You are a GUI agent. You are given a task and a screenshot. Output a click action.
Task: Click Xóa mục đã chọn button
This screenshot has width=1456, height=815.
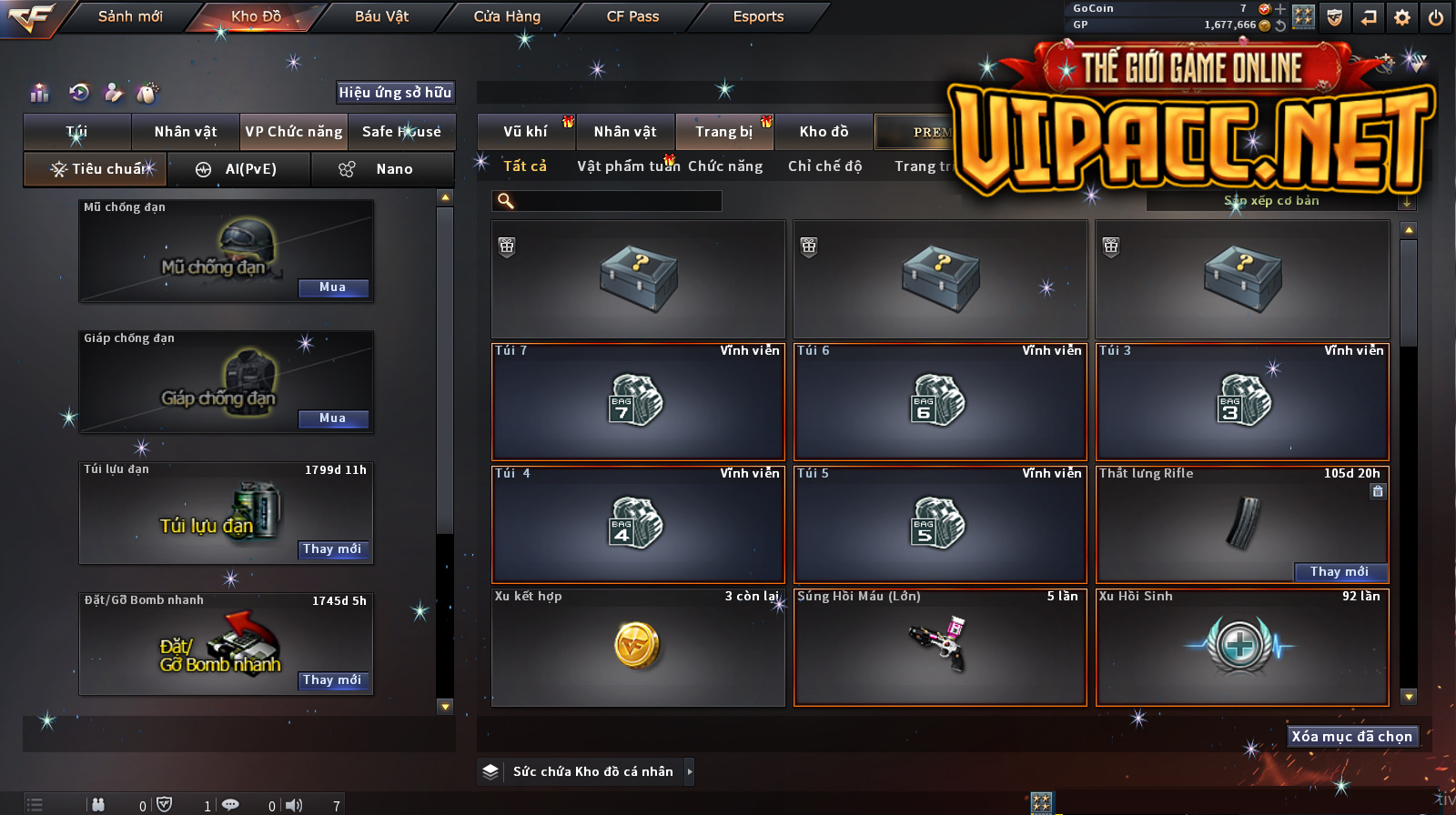tap(1351, 737)
